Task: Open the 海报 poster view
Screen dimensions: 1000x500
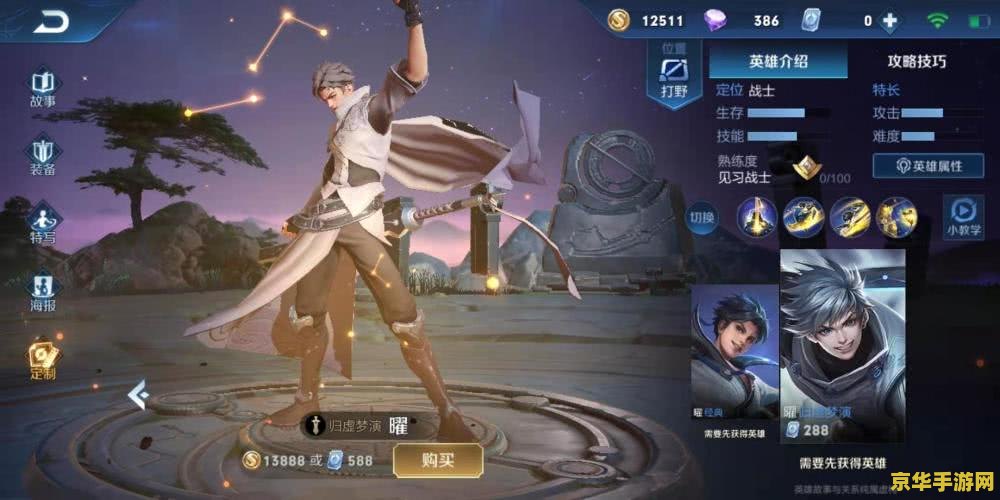Action: pos(42,292)
